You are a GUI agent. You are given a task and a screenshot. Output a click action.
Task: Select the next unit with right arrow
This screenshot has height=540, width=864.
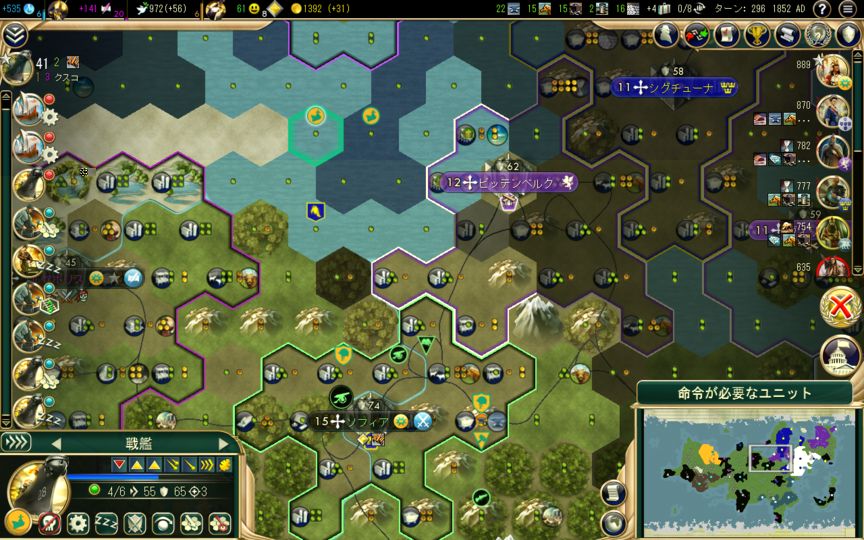pyautogui.click(x=221, y=443)
